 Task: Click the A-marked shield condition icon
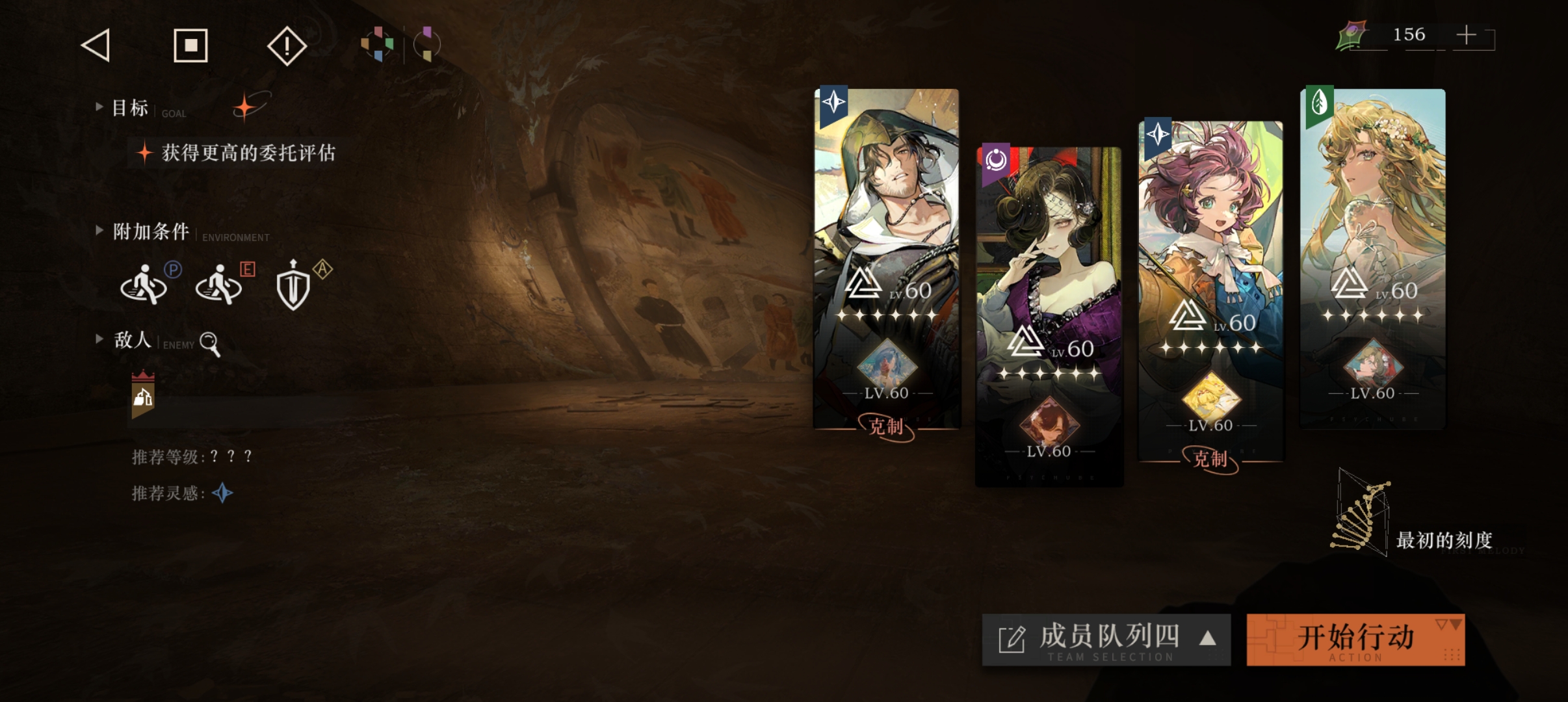pyautogui.click(x=292, y=284)
